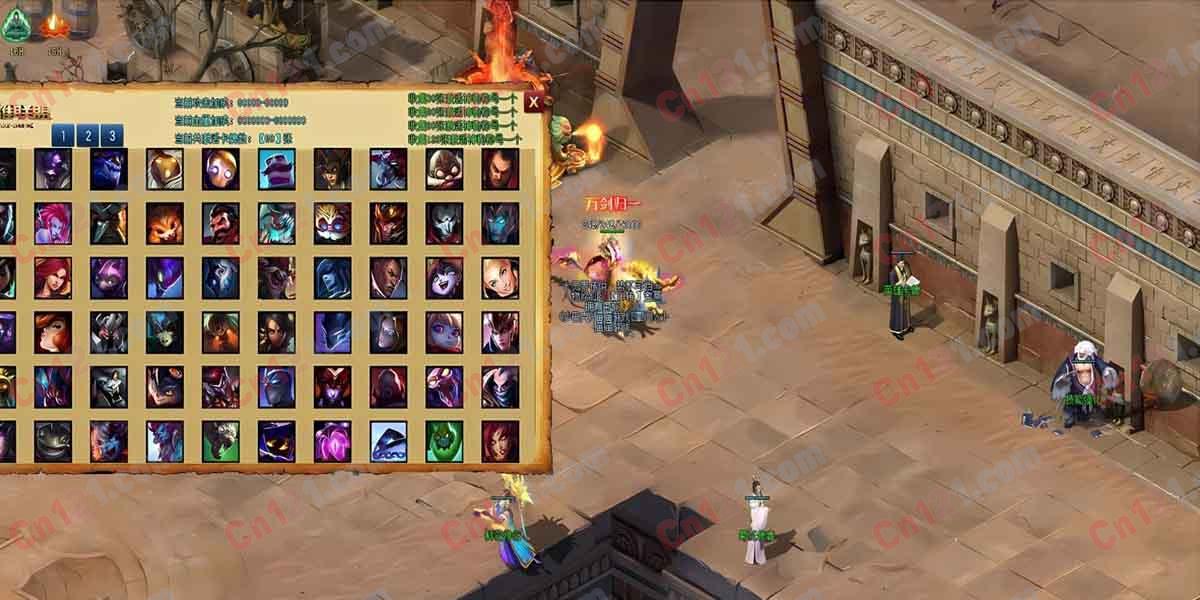This screenshot has height=600, width=1200.
Task: Select the green ghost creature portrait
Action: (x=444, y=441)
